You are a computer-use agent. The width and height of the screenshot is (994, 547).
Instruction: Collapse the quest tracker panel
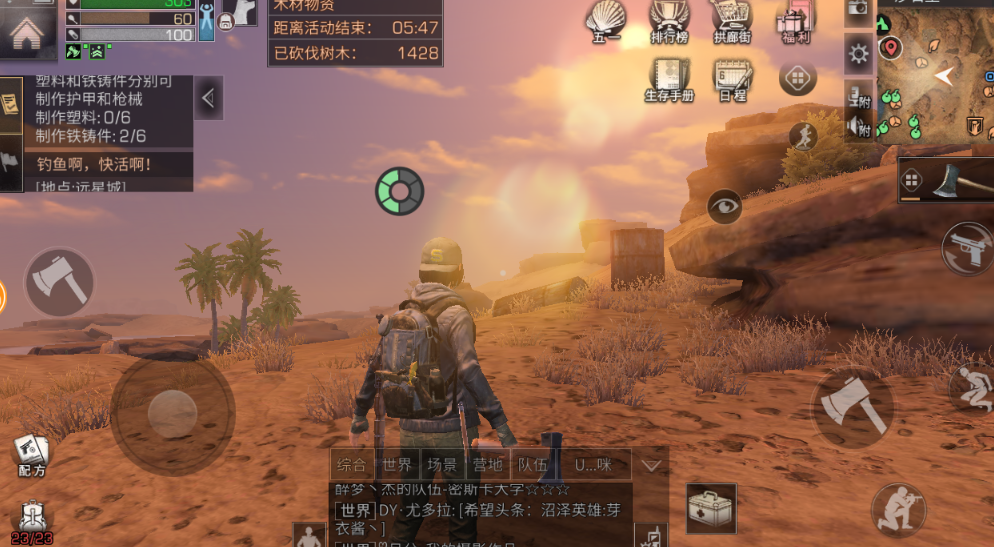[x=209, y=98]
